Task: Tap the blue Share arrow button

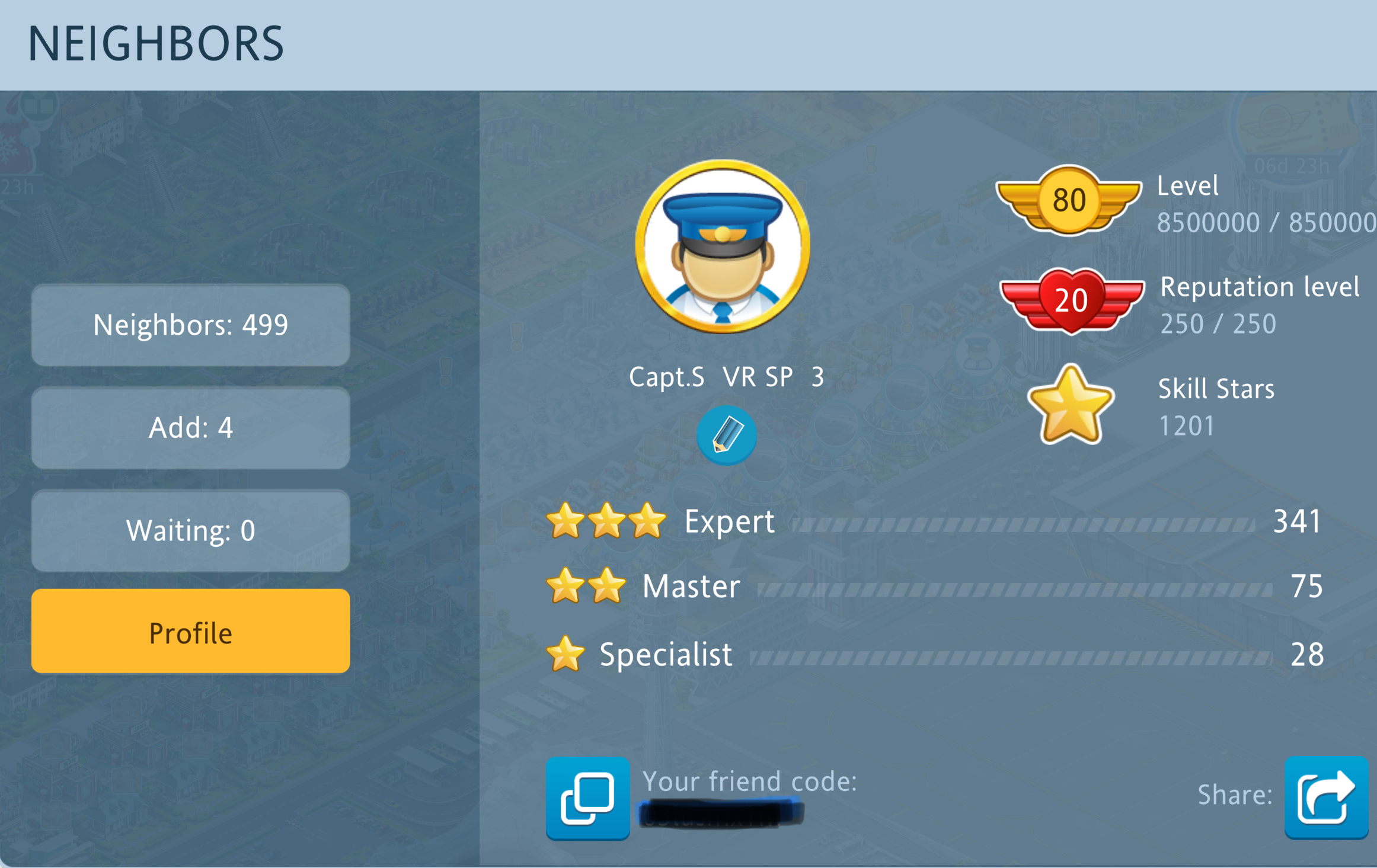Action: pyautogui.click(x=1326, y=797)
